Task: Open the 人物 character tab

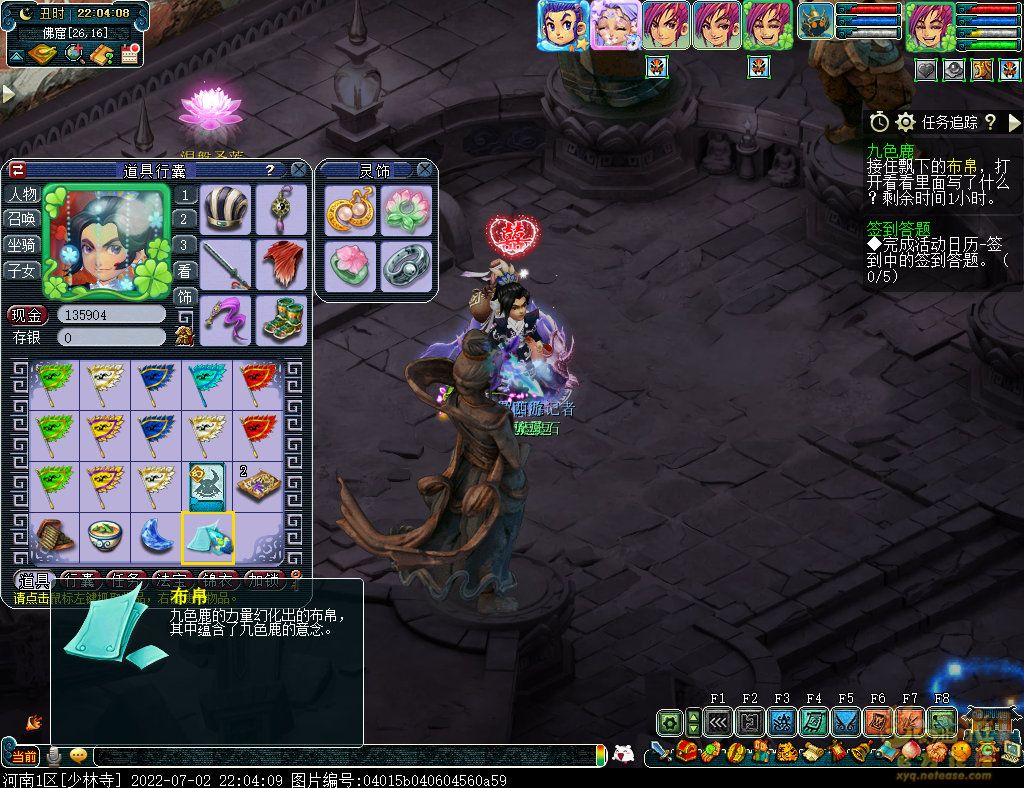Action: (21, 194)
